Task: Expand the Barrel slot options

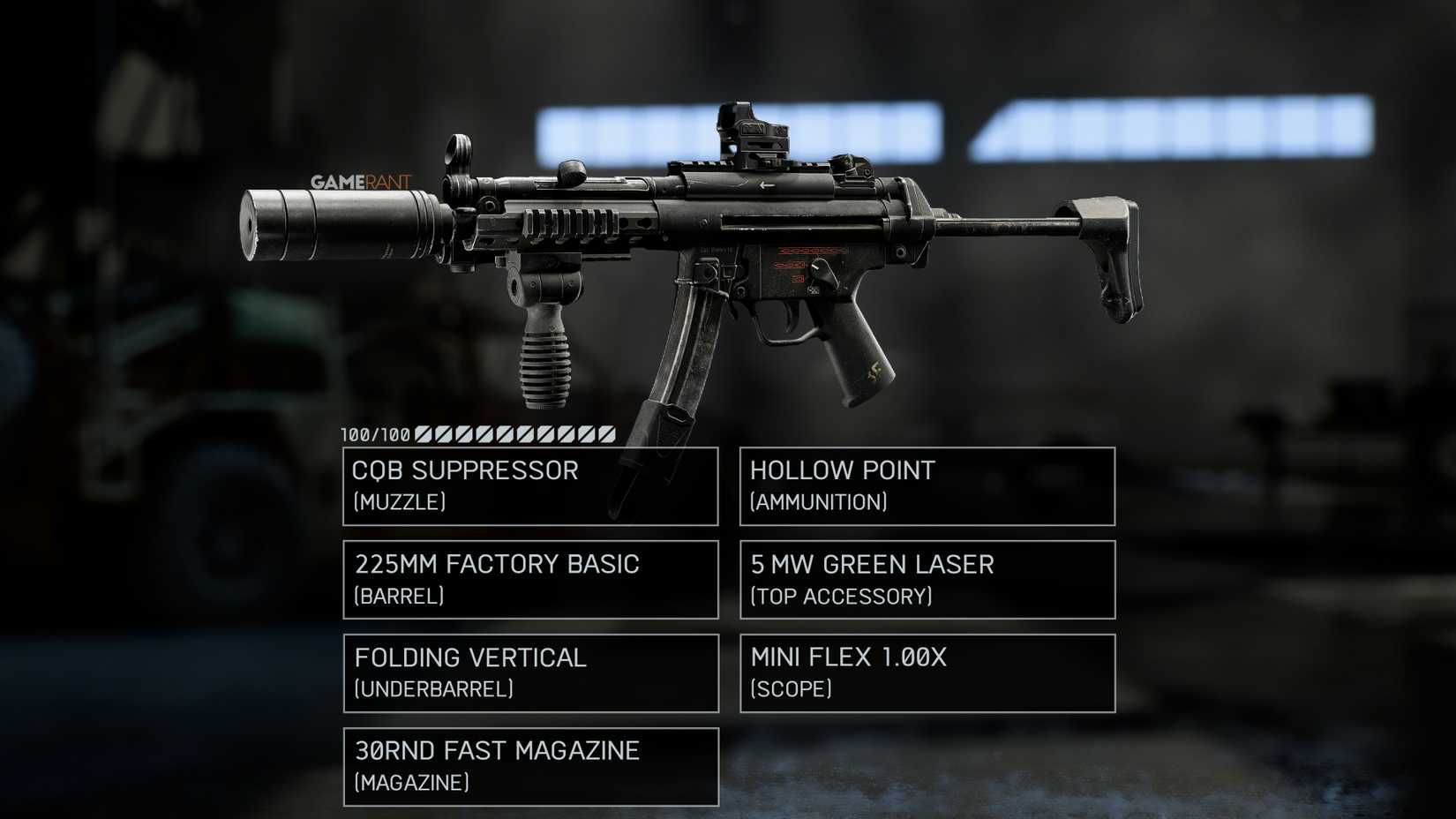Action: pyautogui.click(x=529, y=580)
